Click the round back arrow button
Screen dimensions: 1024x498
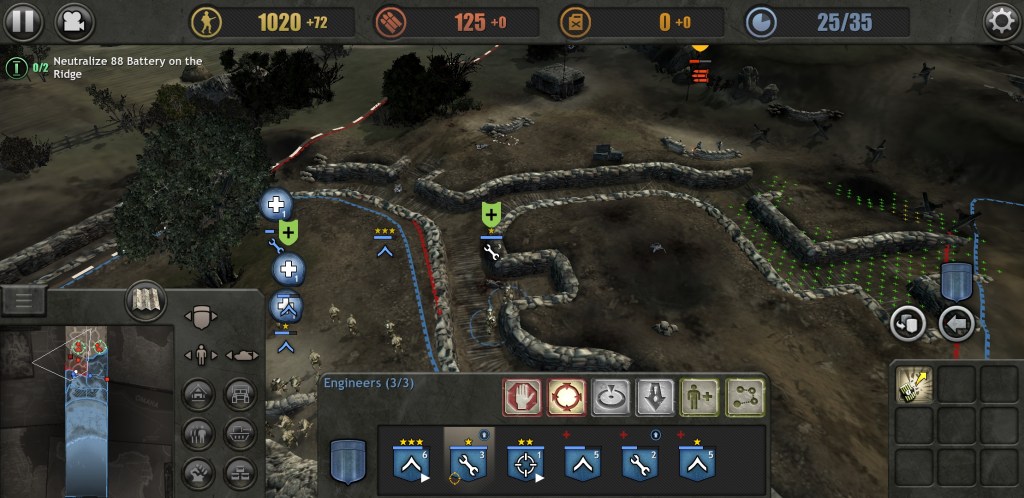pos(957,323)
